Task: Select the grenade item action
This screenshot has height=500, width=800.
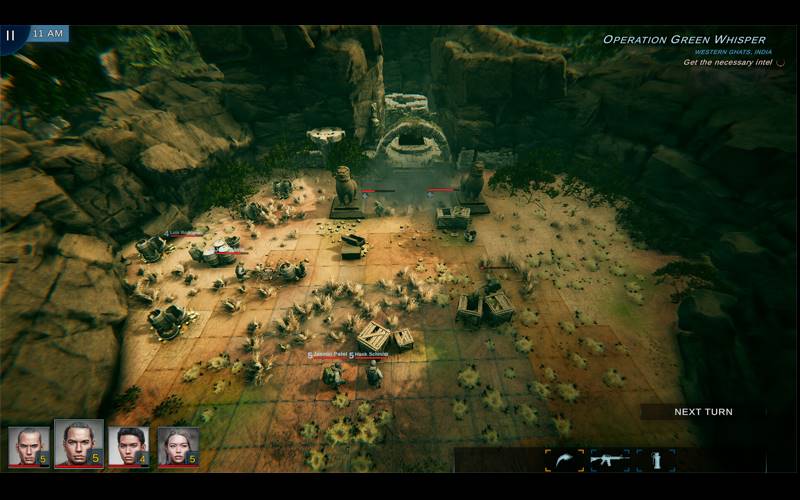Action: coord(656,460)
